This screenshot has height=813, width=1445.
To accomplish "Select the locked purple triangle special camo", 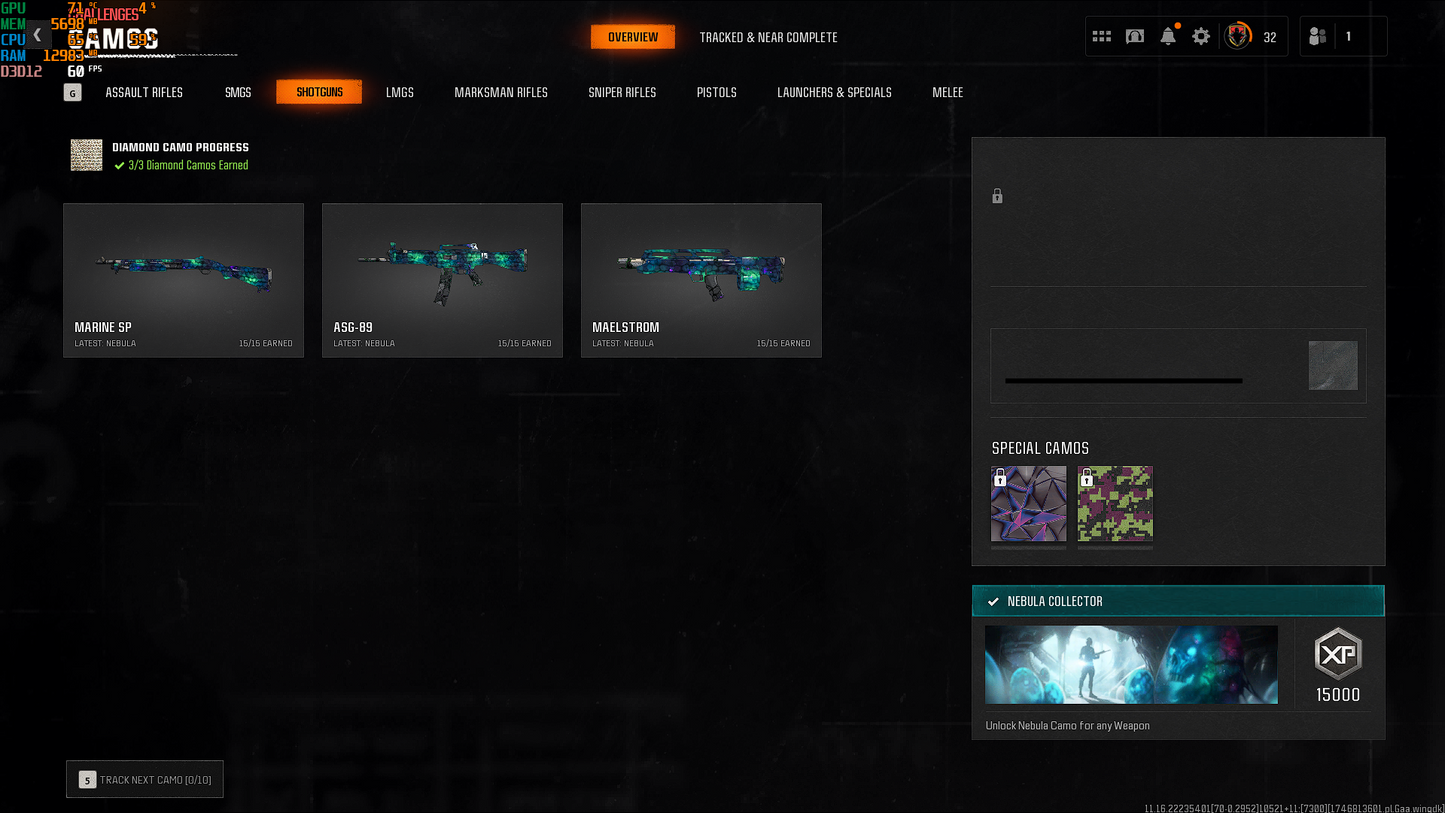I will (1029, 504).
